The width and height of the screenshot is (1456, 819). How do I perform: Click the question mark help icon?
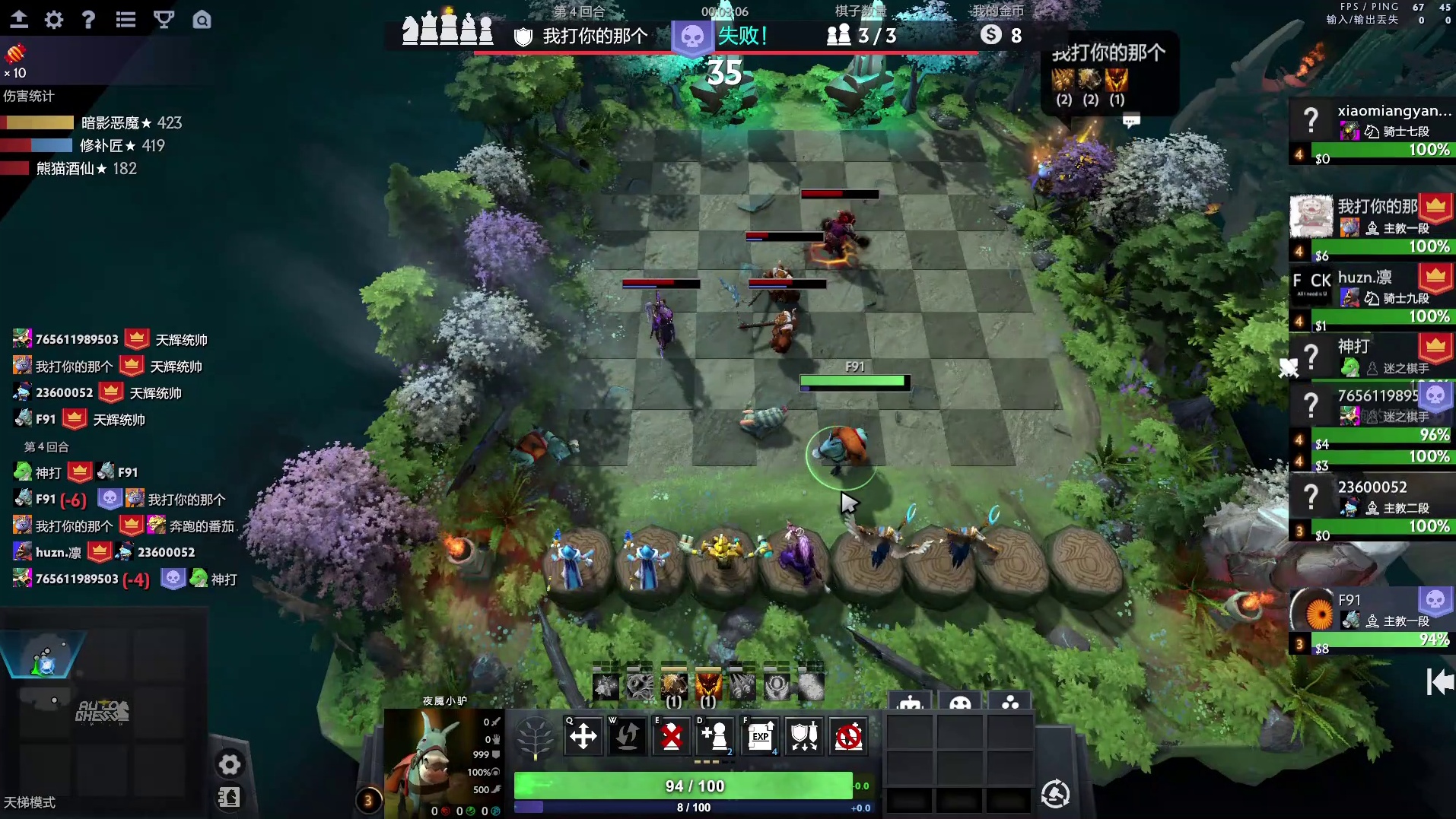point(88,19)
